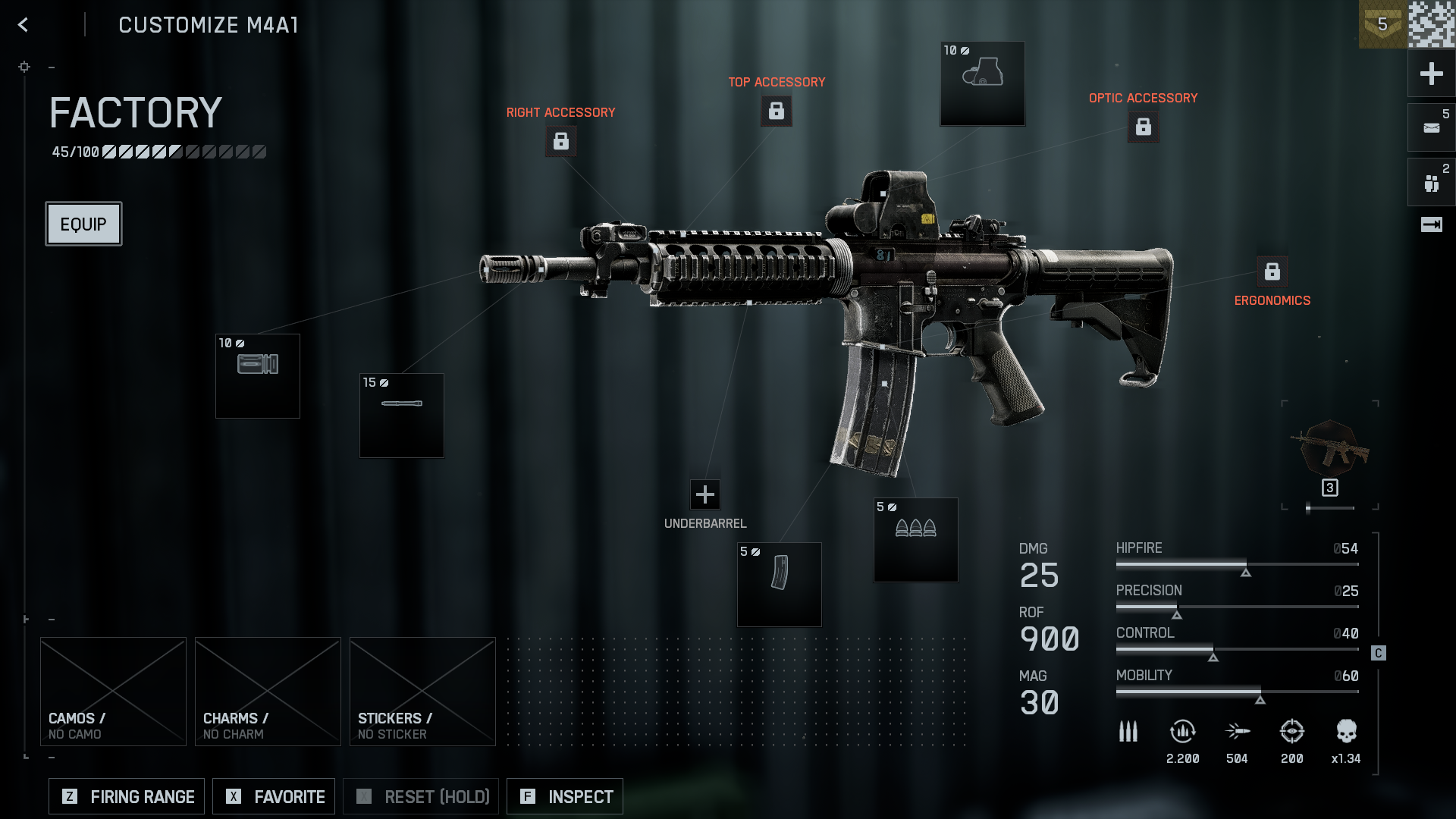
Task: Inspect the M4A1 weapon
Action: [565, 796]
